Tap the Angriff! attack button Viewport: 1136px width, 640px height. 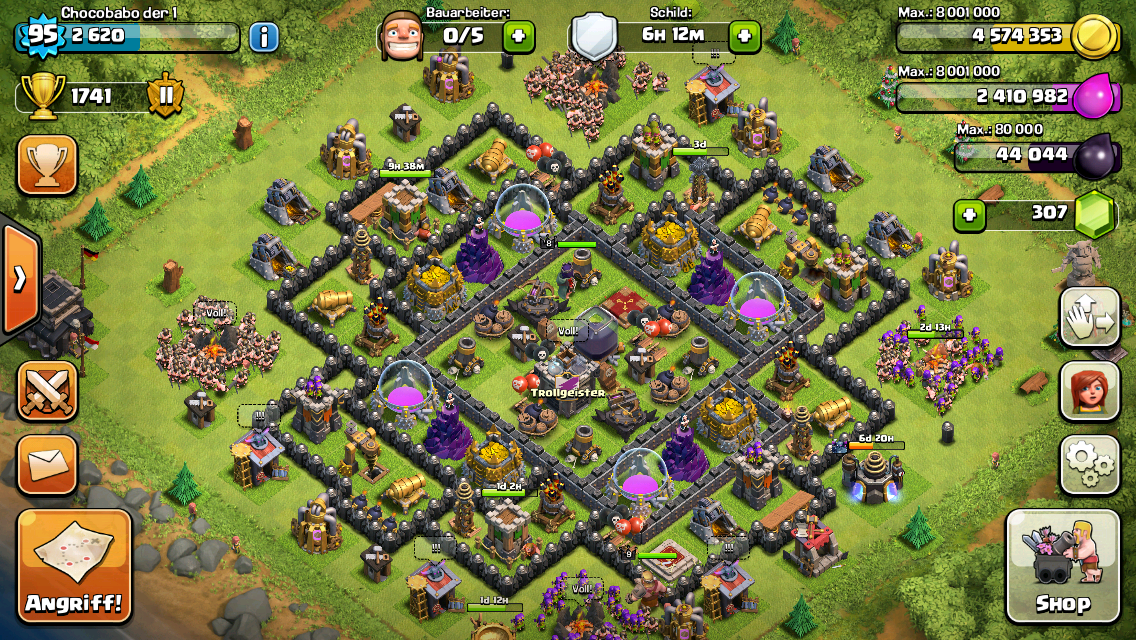click(74, 566)
